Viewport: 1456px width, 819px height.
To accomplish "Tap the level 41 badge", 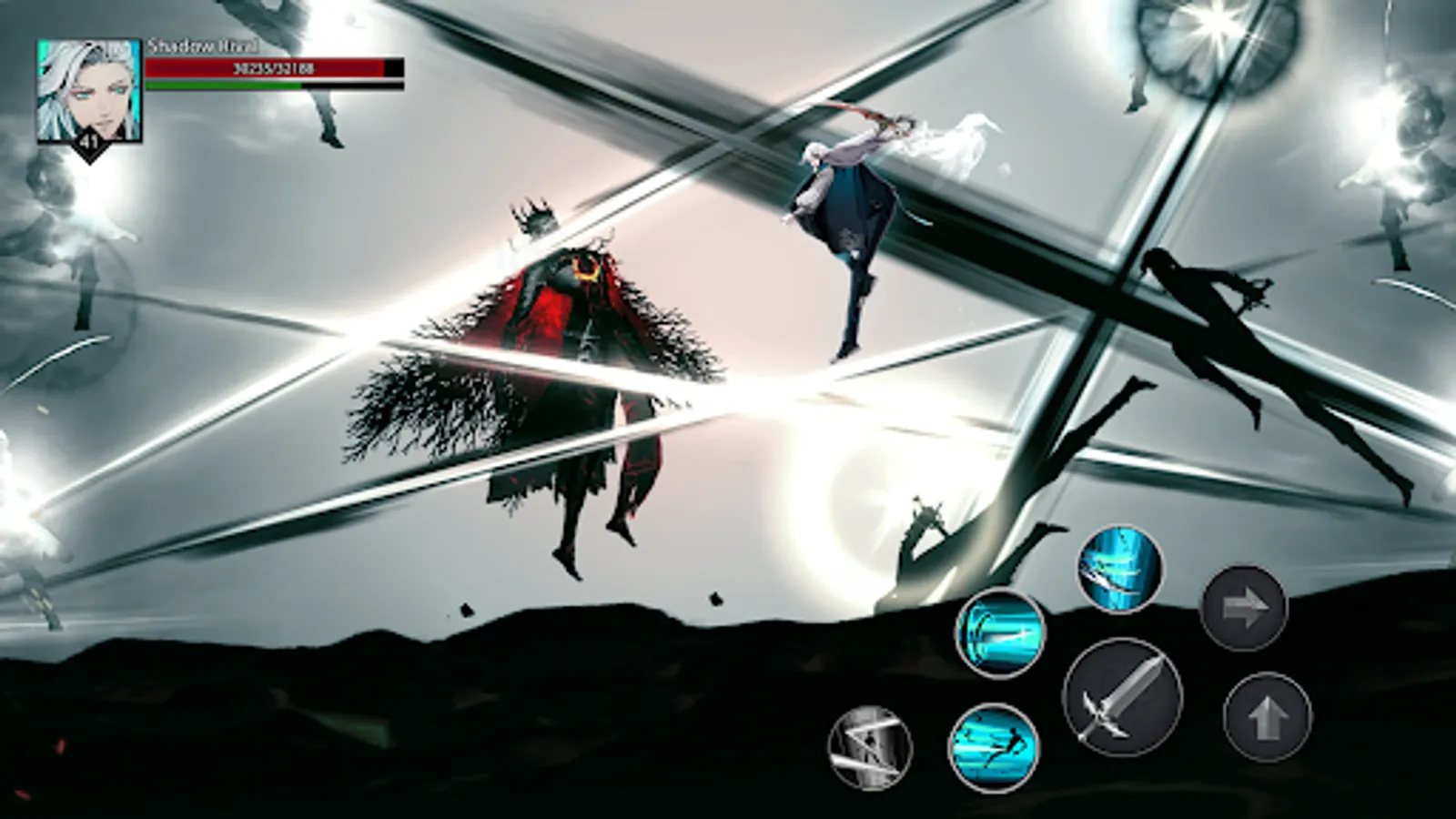I will coord(88,141).
